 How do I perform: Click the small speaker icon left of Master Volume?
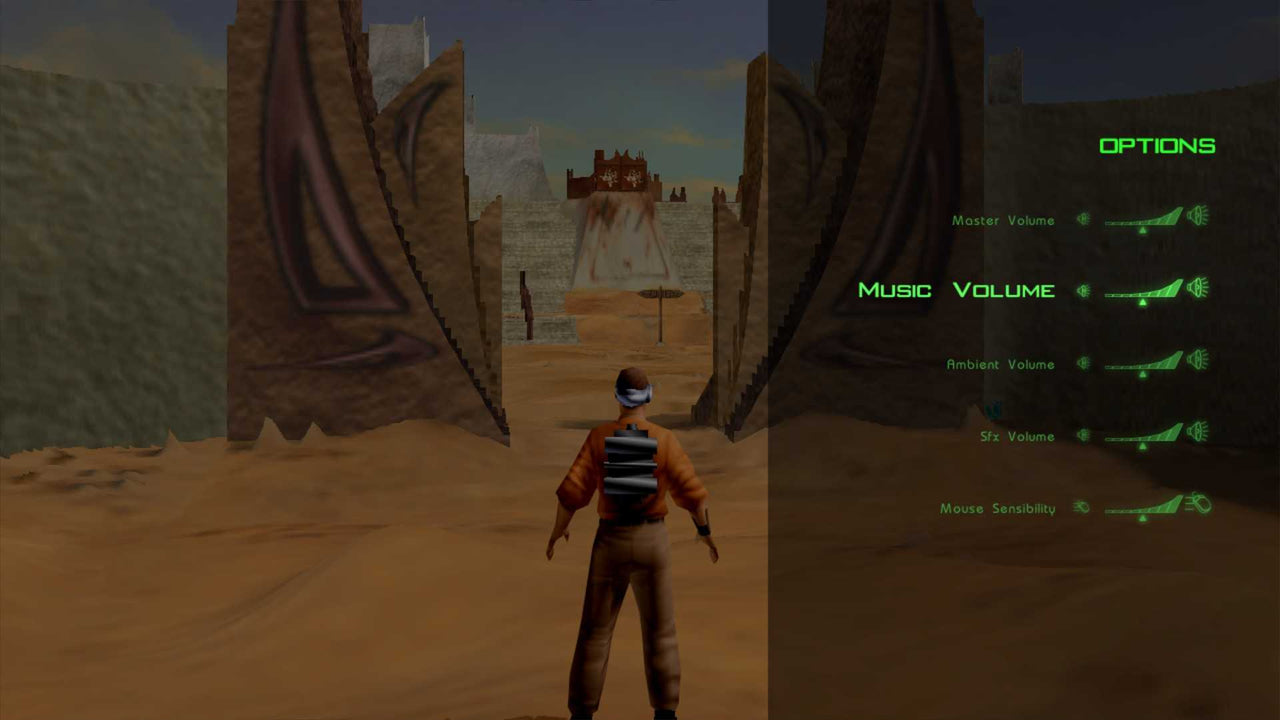(x=1083, y=220)
